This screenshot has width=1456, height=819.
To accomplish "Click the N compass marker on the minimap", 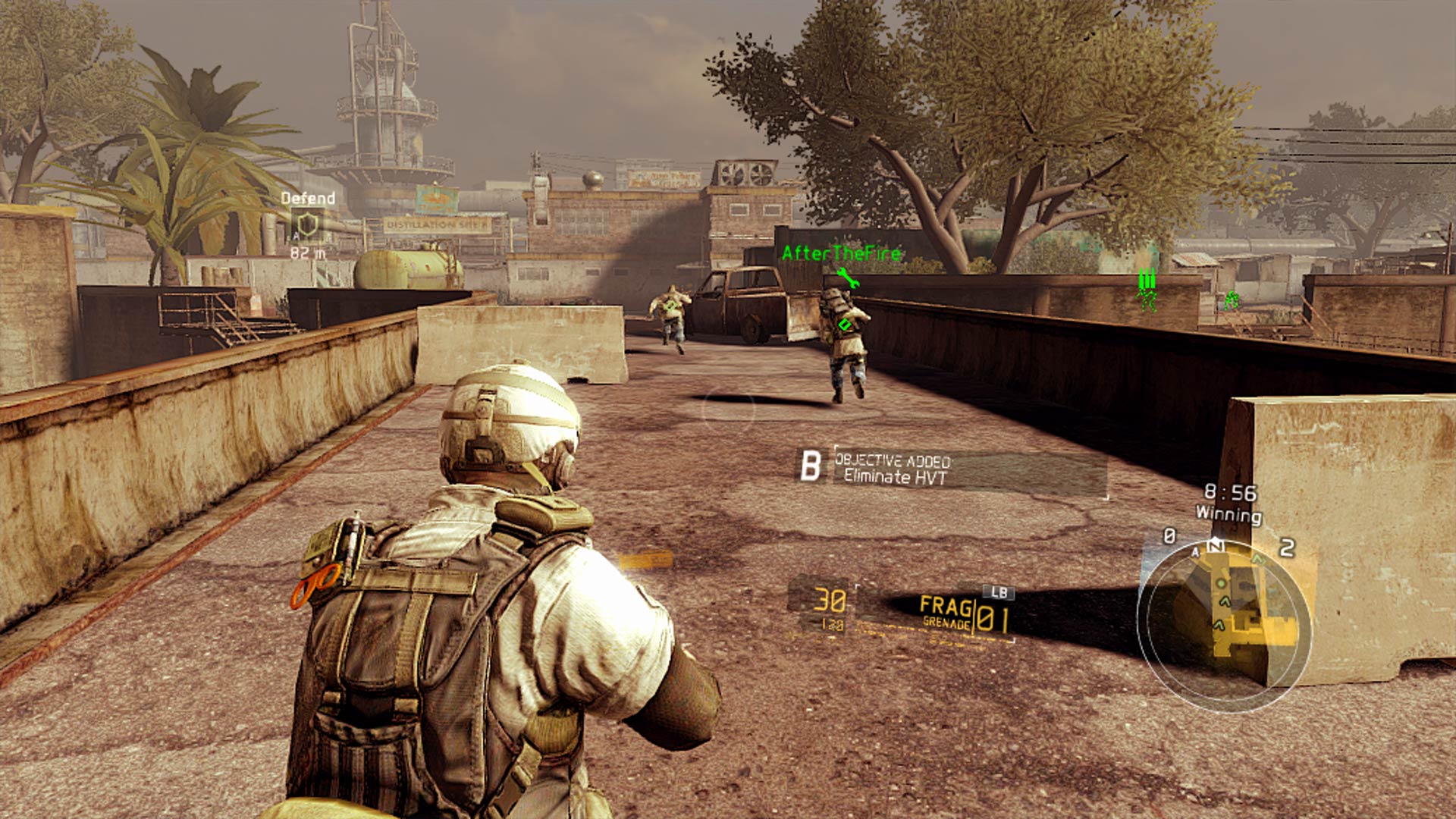I will tap(1216, 545).
